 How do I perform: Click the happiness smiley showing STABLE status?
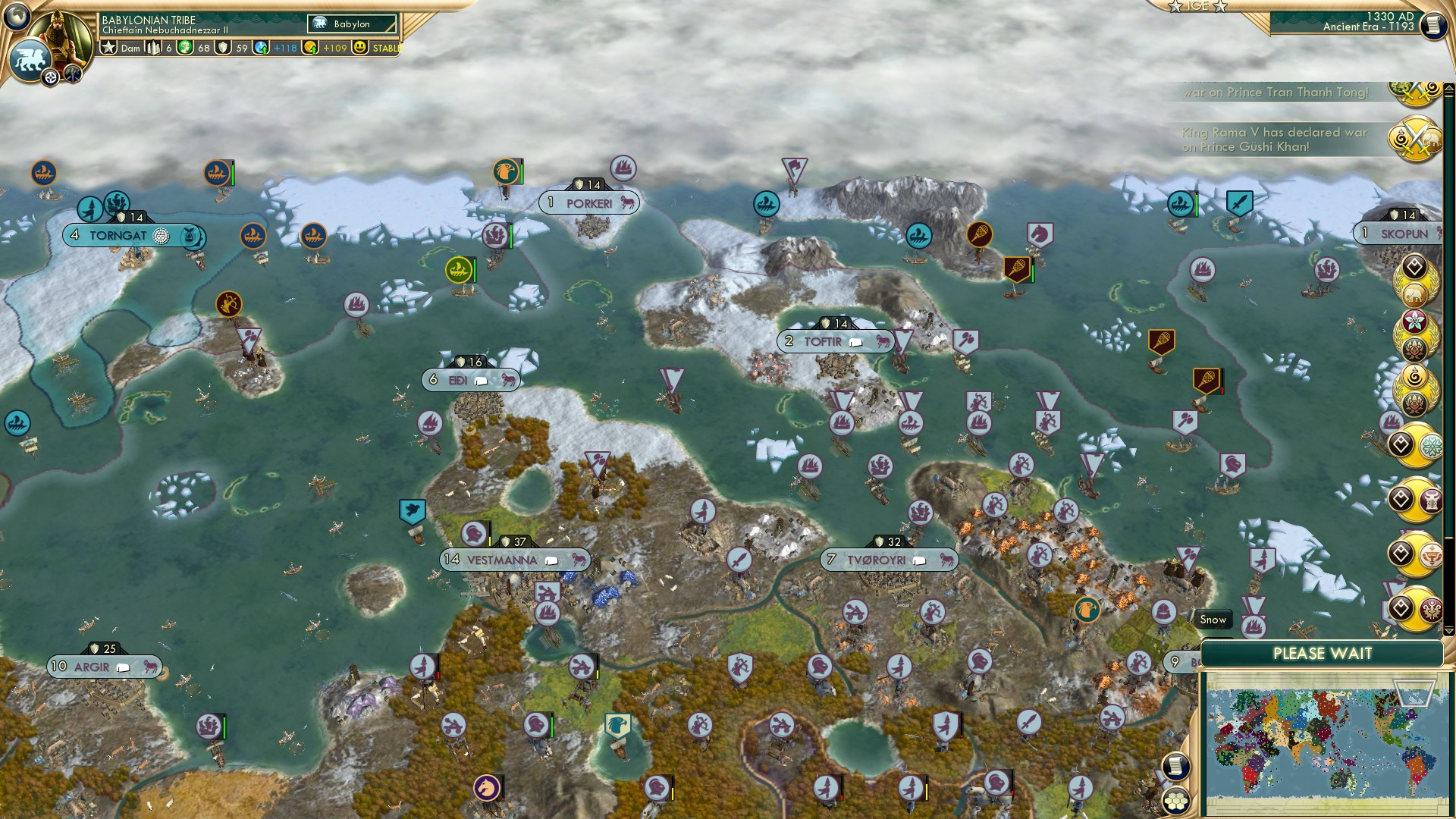(360, 47)
